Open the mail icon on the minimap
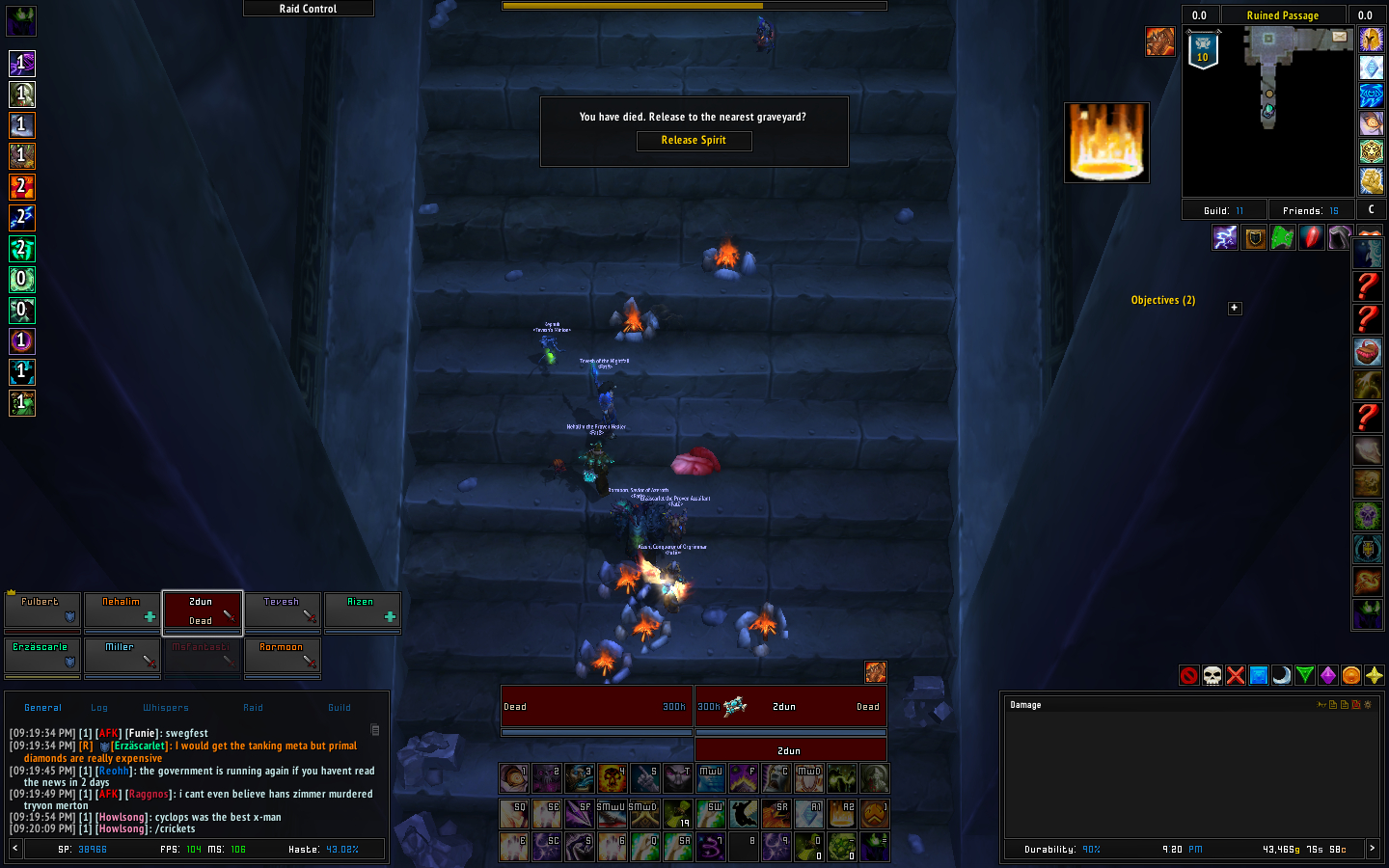This screenshot has width=1389, height=868. click(x=1340, y=37)
